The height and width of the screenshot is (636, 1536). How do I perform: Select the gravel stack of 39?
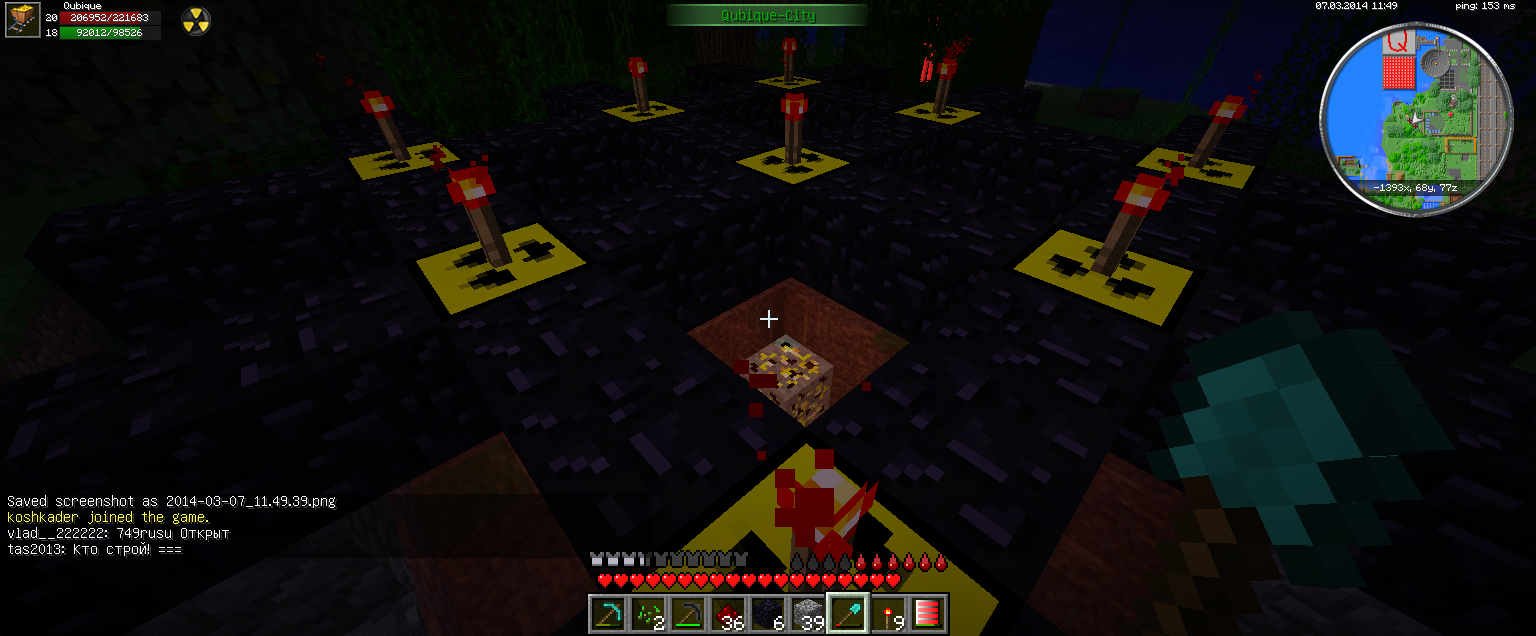click(x=807, y=613)
